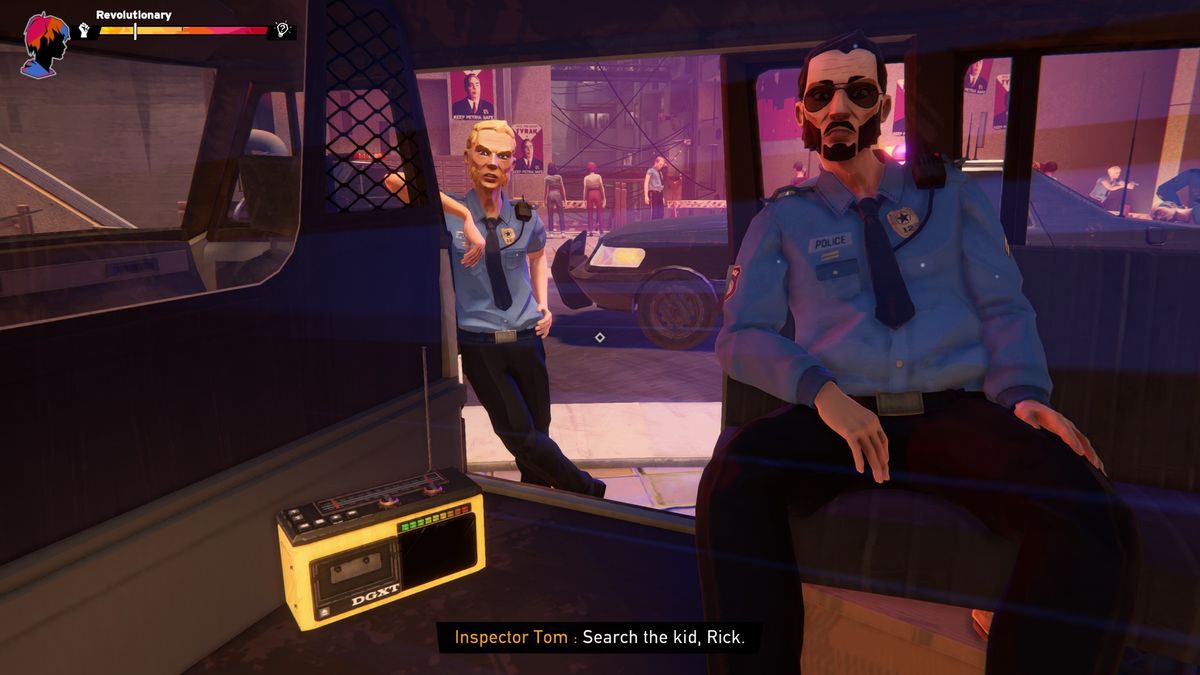The width and height of the screenshot is (1200, 675).
Task: Click the lightbulb question mark icon
Action: tap(283, 31)
